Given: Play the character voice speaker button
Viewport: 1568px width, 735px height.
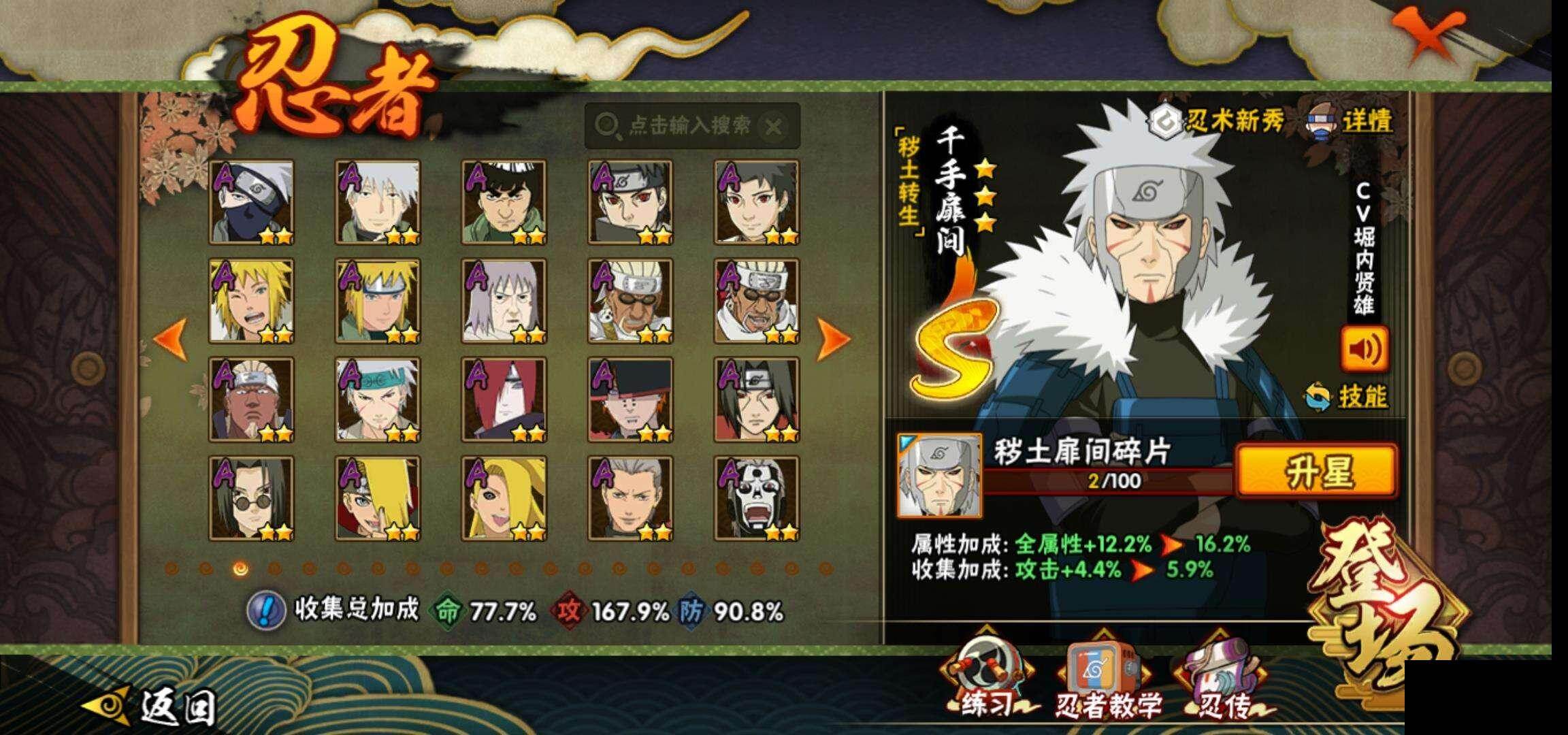Looking at the screenshot, I should pyautogui.click(x=1364, y=349).
